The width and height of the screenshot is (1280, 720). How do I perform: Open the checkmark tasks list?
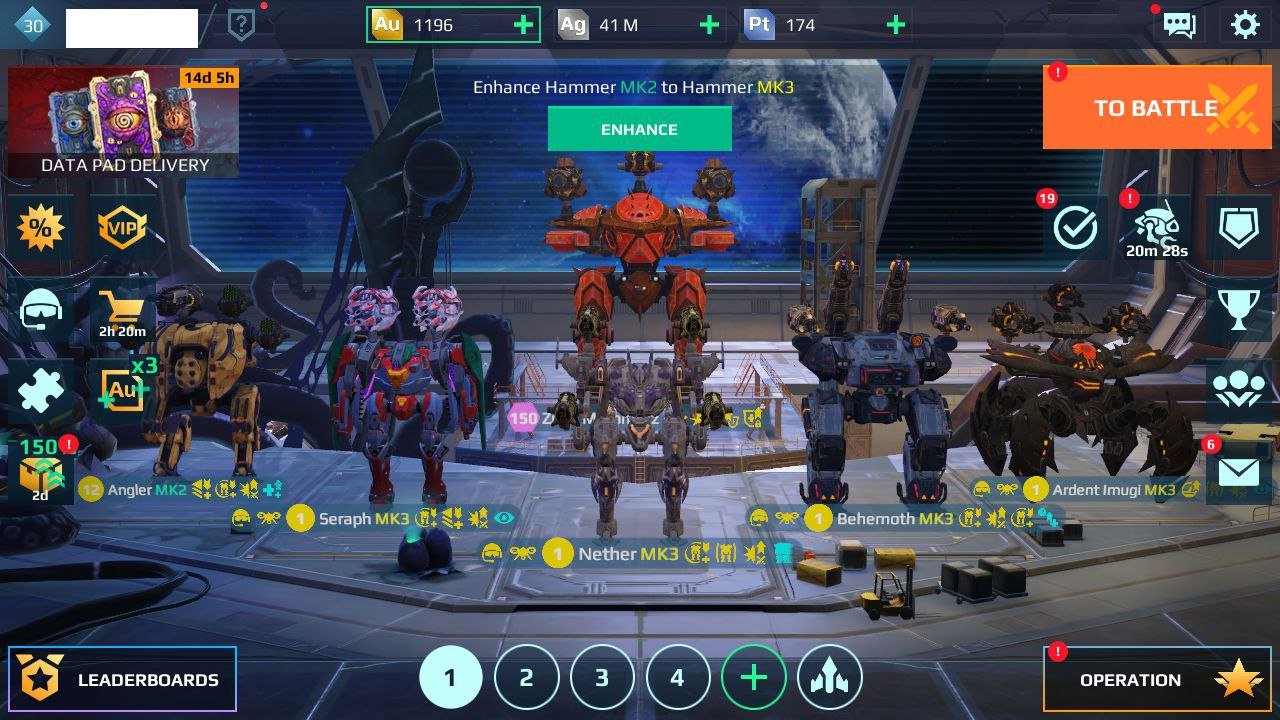[1076, 229]
